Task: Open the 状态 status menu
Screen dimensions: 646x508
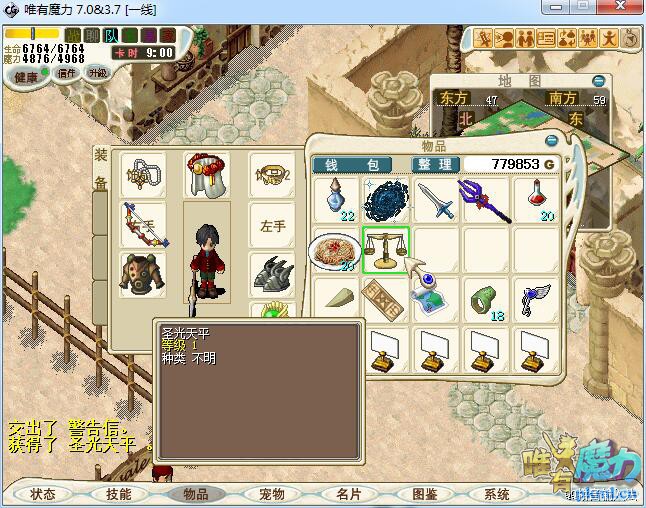Action: tap(43, 494)
